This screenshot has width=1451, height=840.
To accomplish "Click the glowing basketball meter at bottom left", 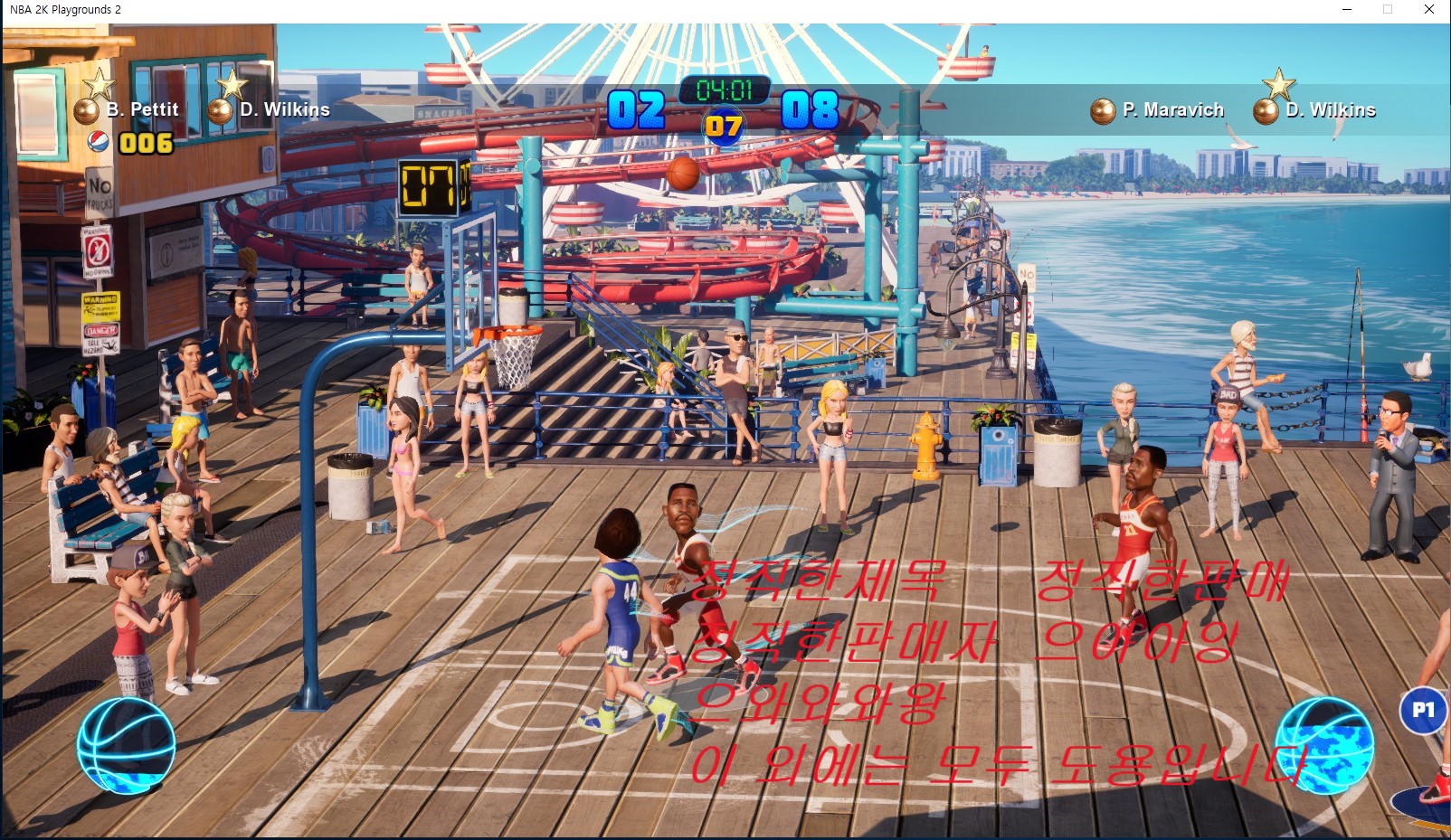I will pos(126,746).
